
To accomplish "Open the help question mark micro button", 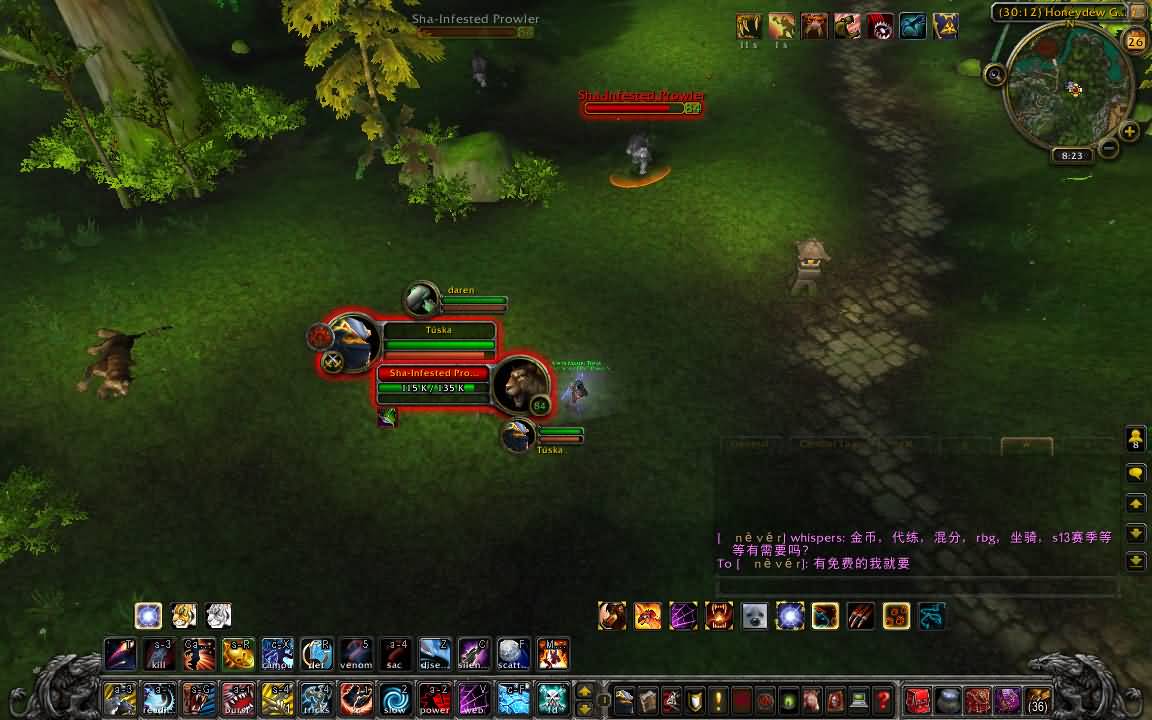I will tap(882, 700).
